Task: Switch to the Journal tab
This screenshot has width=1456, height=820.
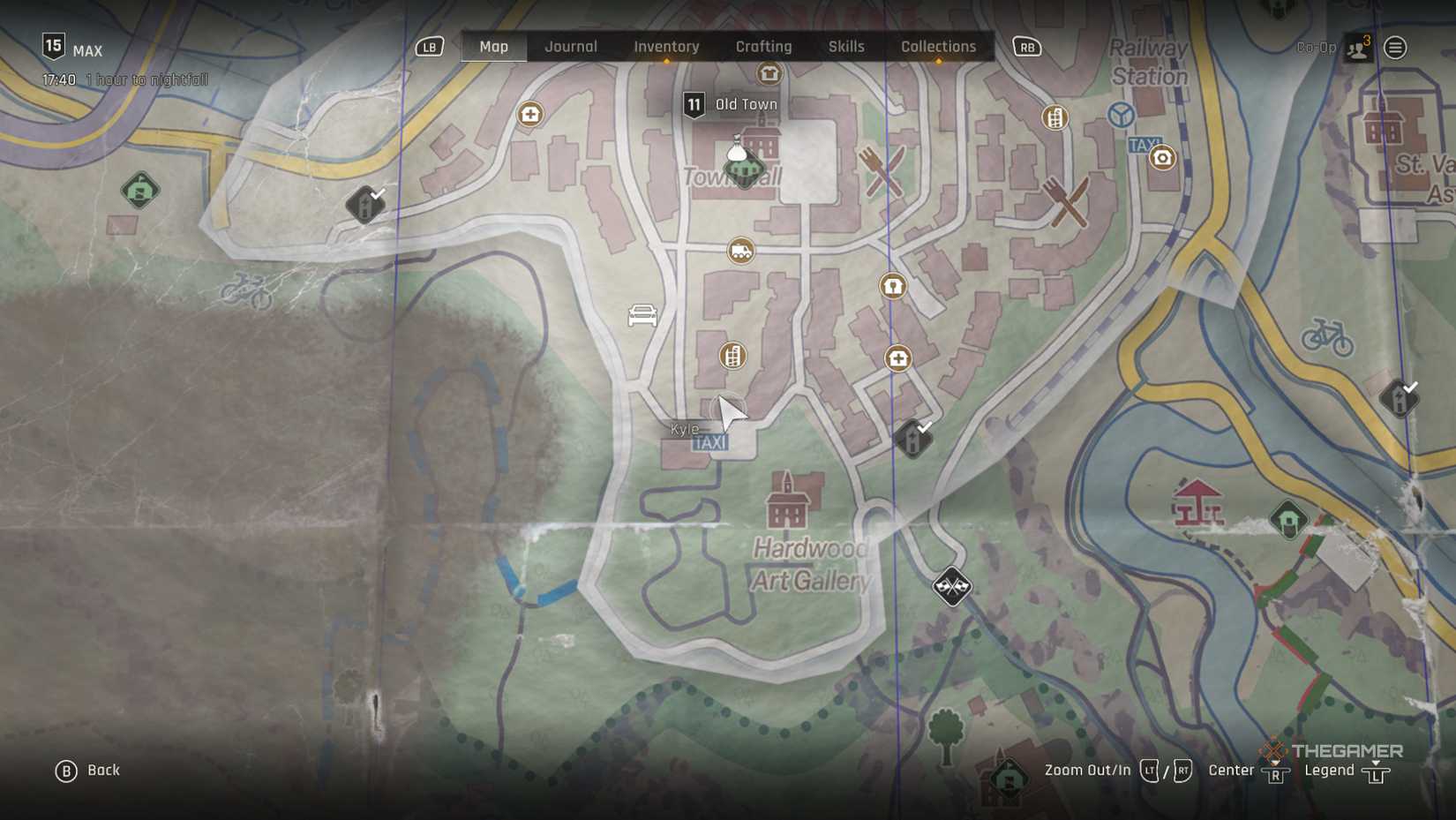Action: tap(570, 47)
